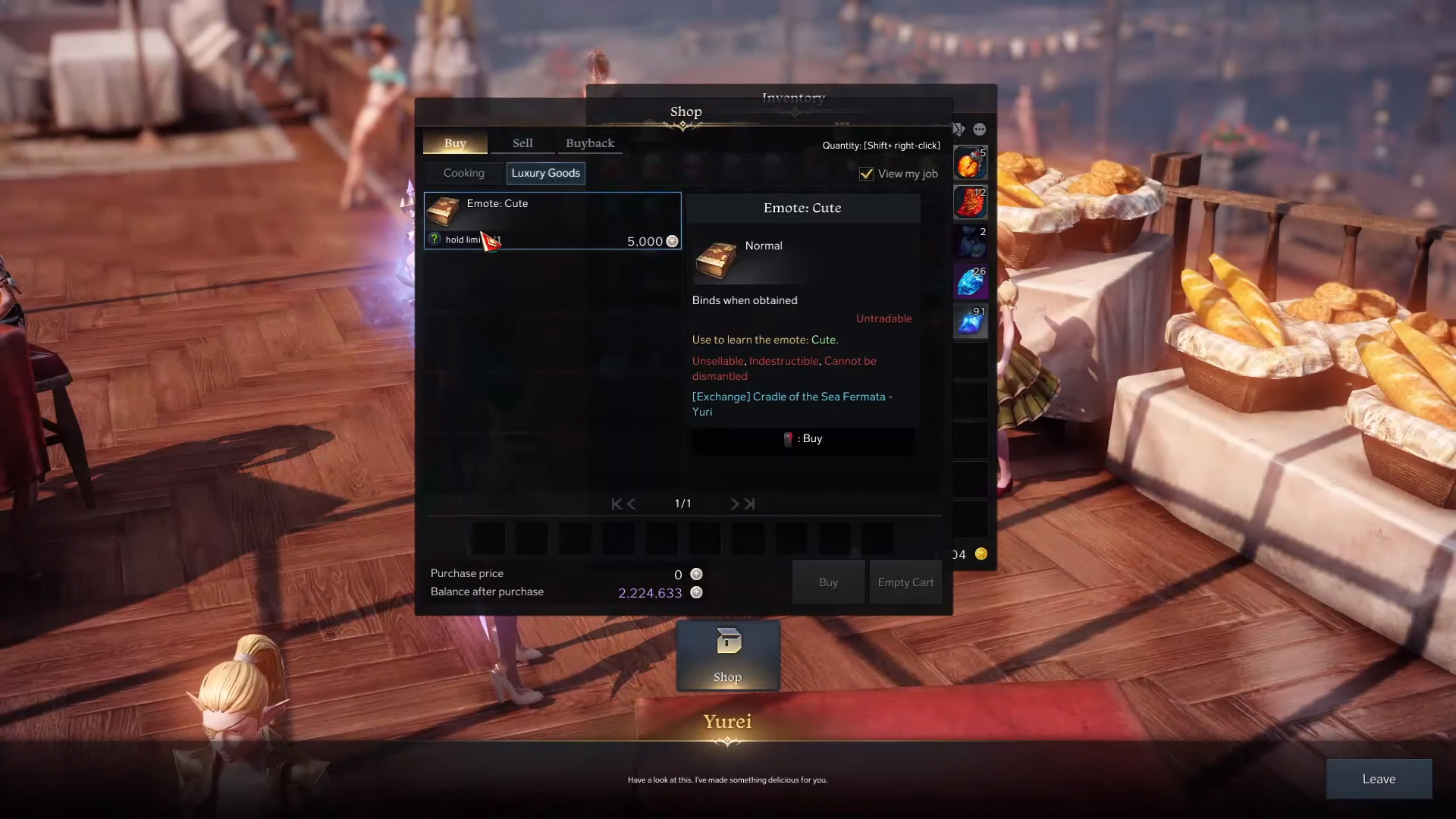Switch to the Sell tab
Screen dimensions: 1456x819
522,143
